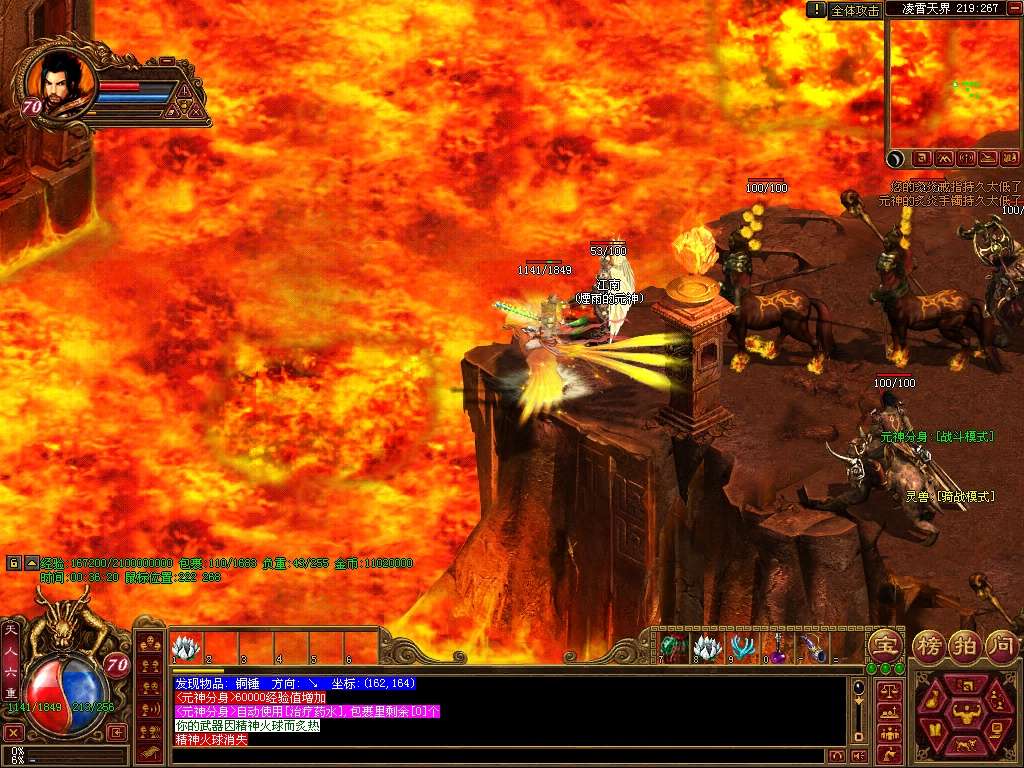Toggle the 全体攻击 attack mode button

click(x=855, y=10)
